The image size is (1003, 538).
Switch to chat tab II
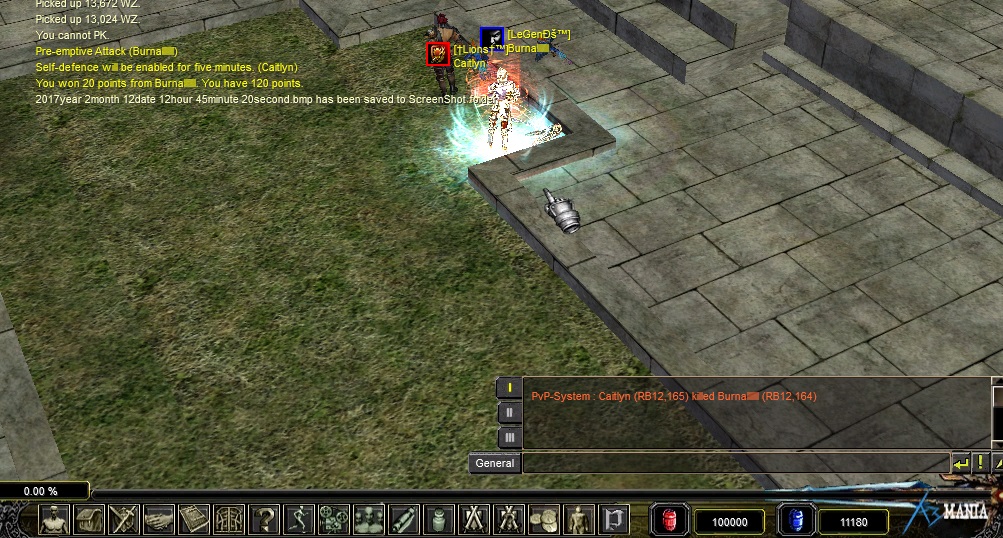(x=510, y=412)
